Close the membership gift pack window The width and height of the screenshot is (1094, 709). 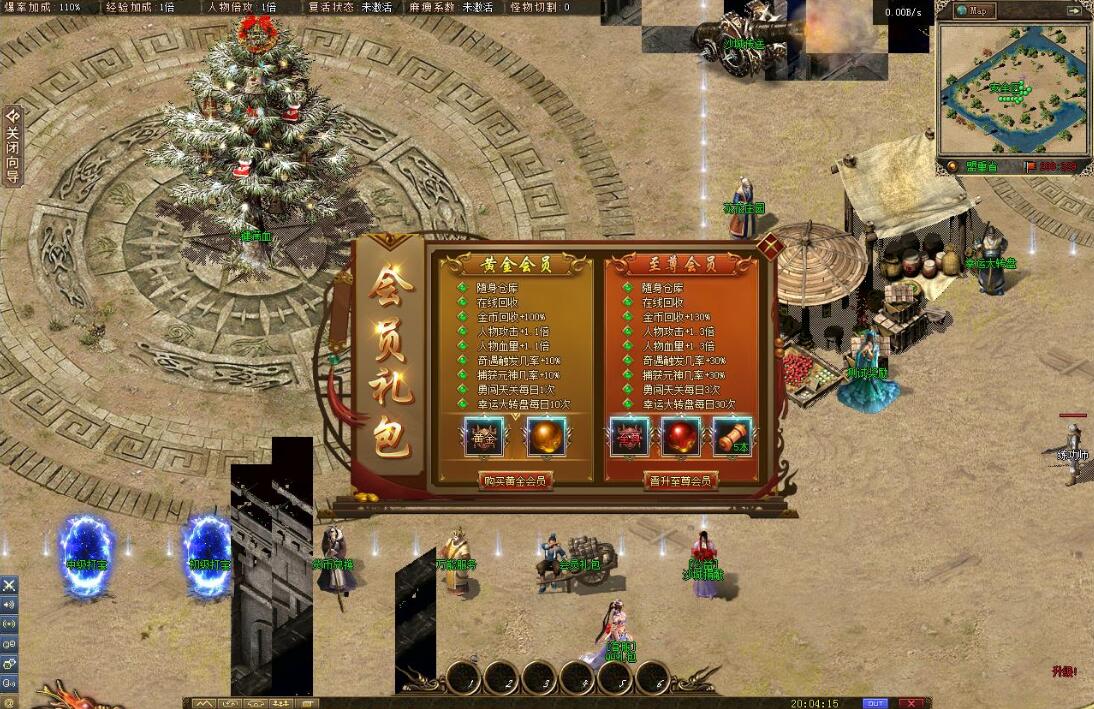tap(769, 246)
